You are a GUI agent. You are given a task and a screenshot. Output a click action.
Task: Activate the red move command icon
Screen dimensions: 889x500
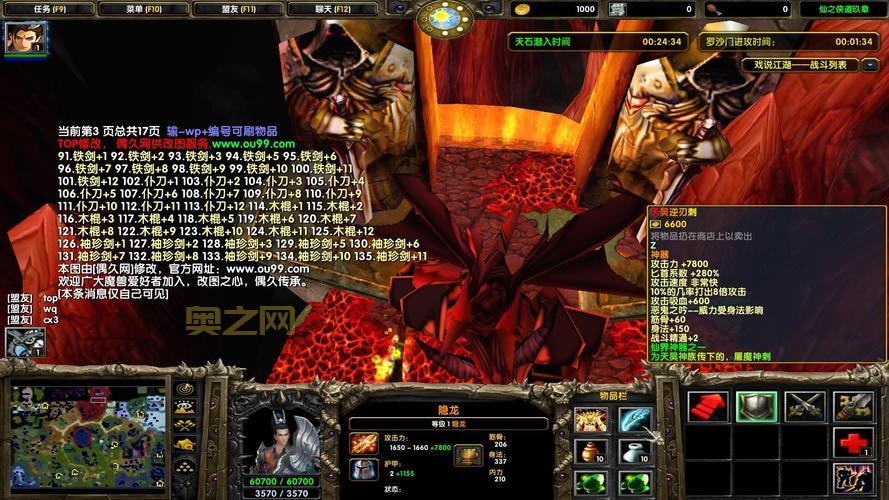[708, 406]
